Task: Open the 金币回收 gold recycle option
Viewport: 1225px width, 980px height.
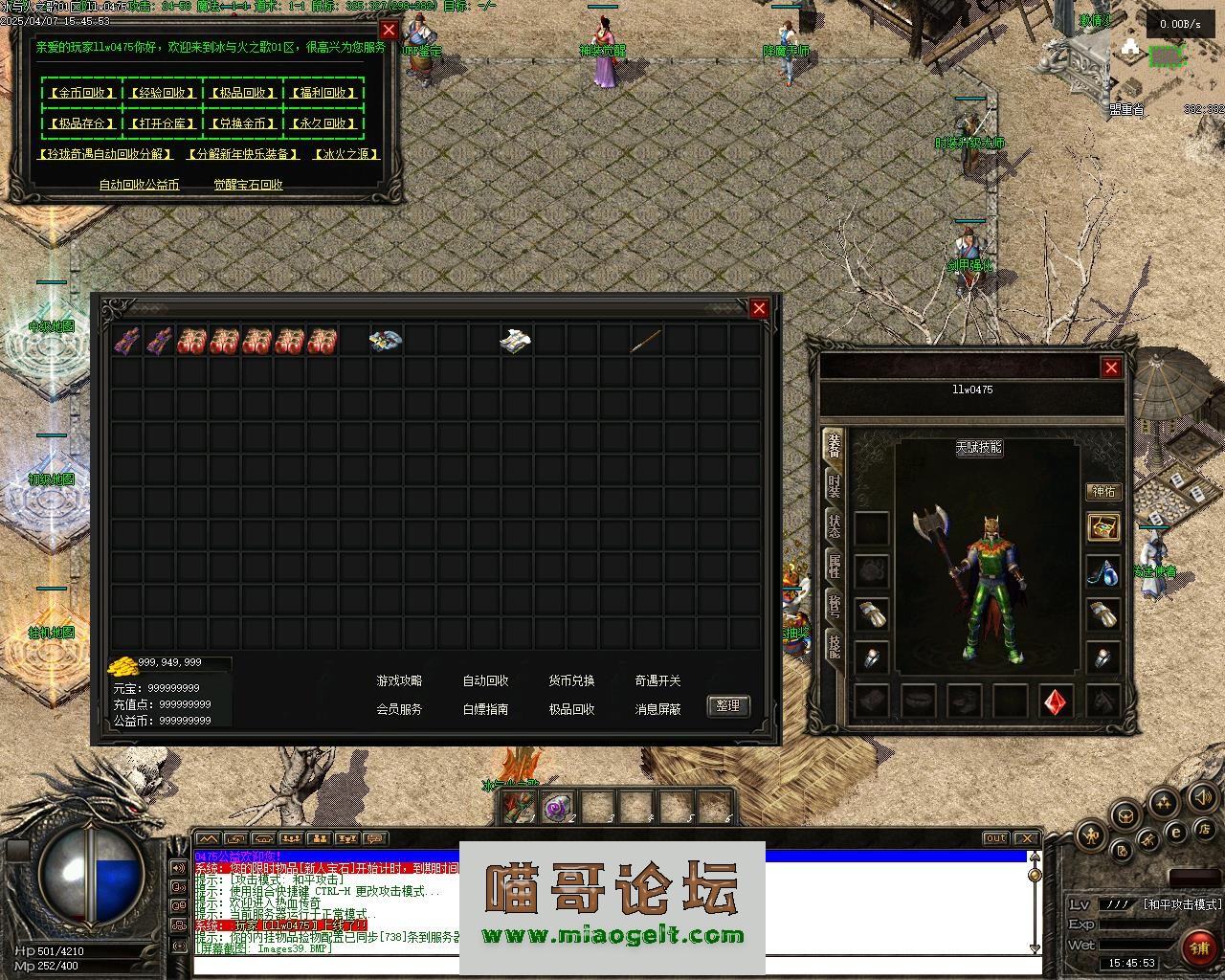Action: click(81, 93)
